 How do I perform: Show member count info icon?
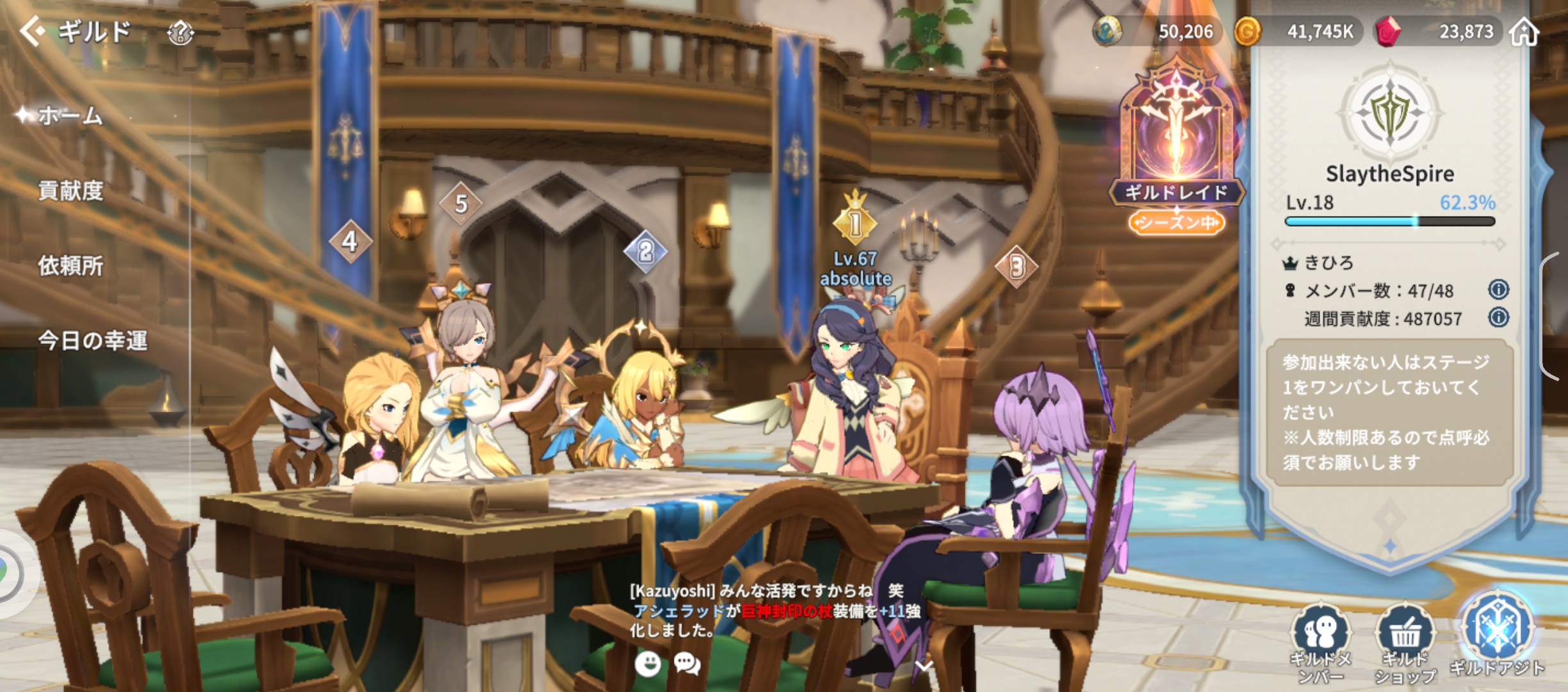point(1498,290)
